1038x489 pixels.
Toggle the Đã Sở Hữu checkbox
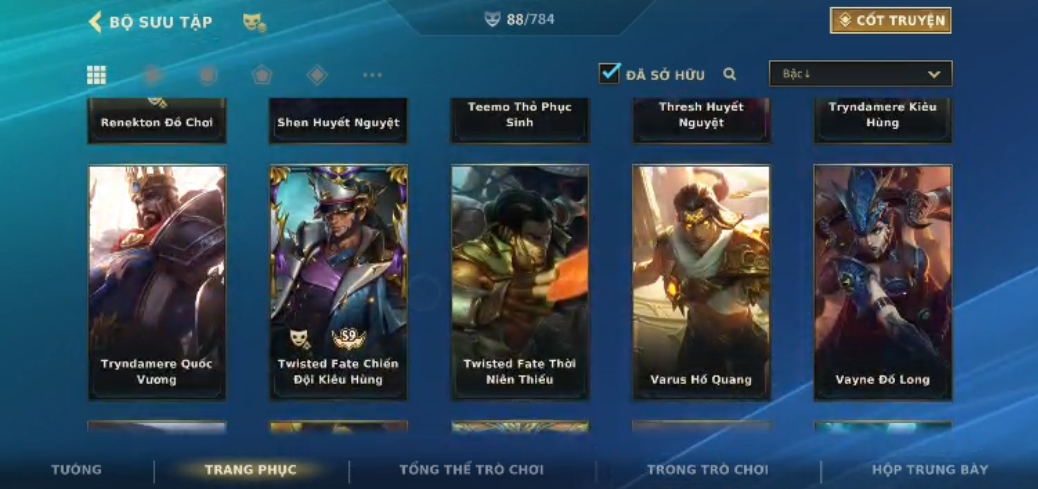(x=609, y=73)
